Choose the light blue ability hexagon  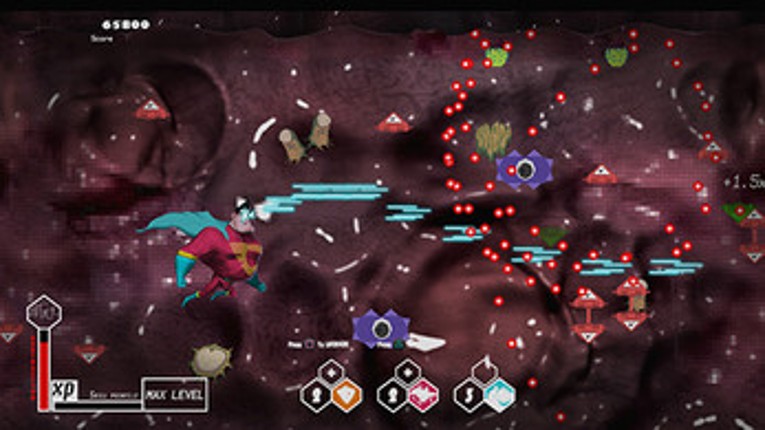(x=499, y=395)
